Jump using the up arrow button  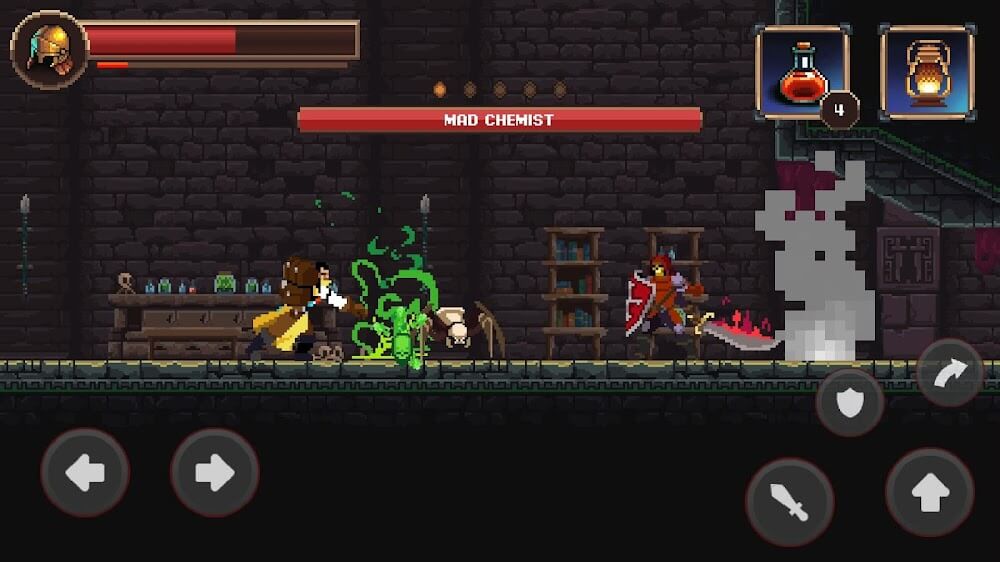tap(930, 492)
